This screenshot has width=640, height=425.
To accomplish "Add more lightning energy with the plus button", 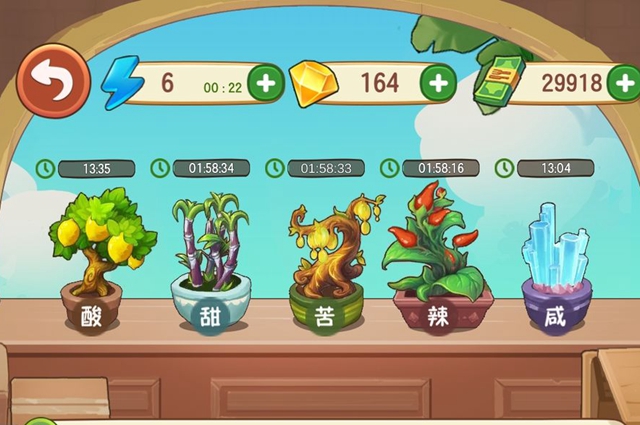I will point(265,83).
